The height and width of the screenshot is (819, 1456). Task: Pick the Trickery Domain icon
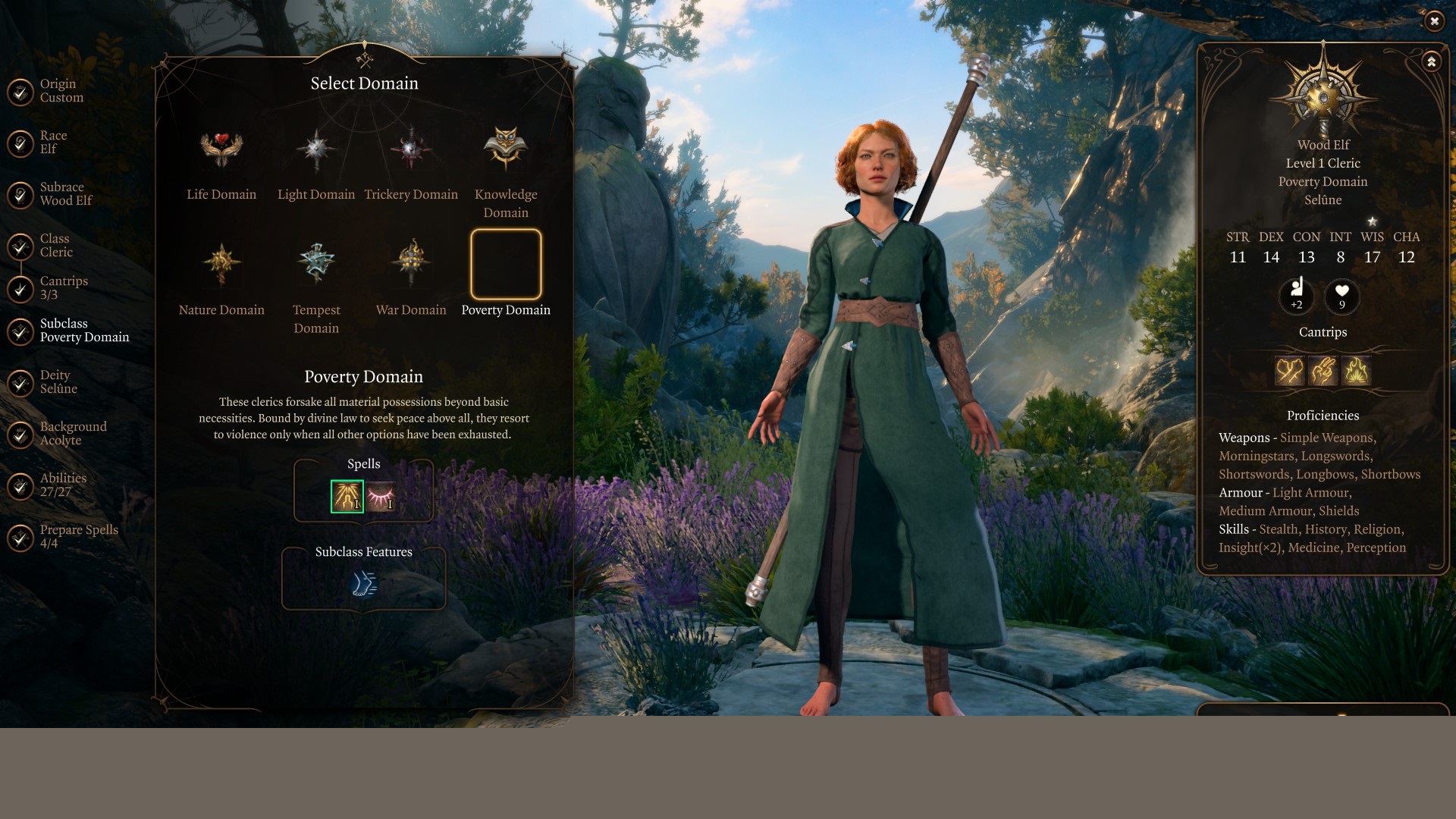[x=411, y=149]
